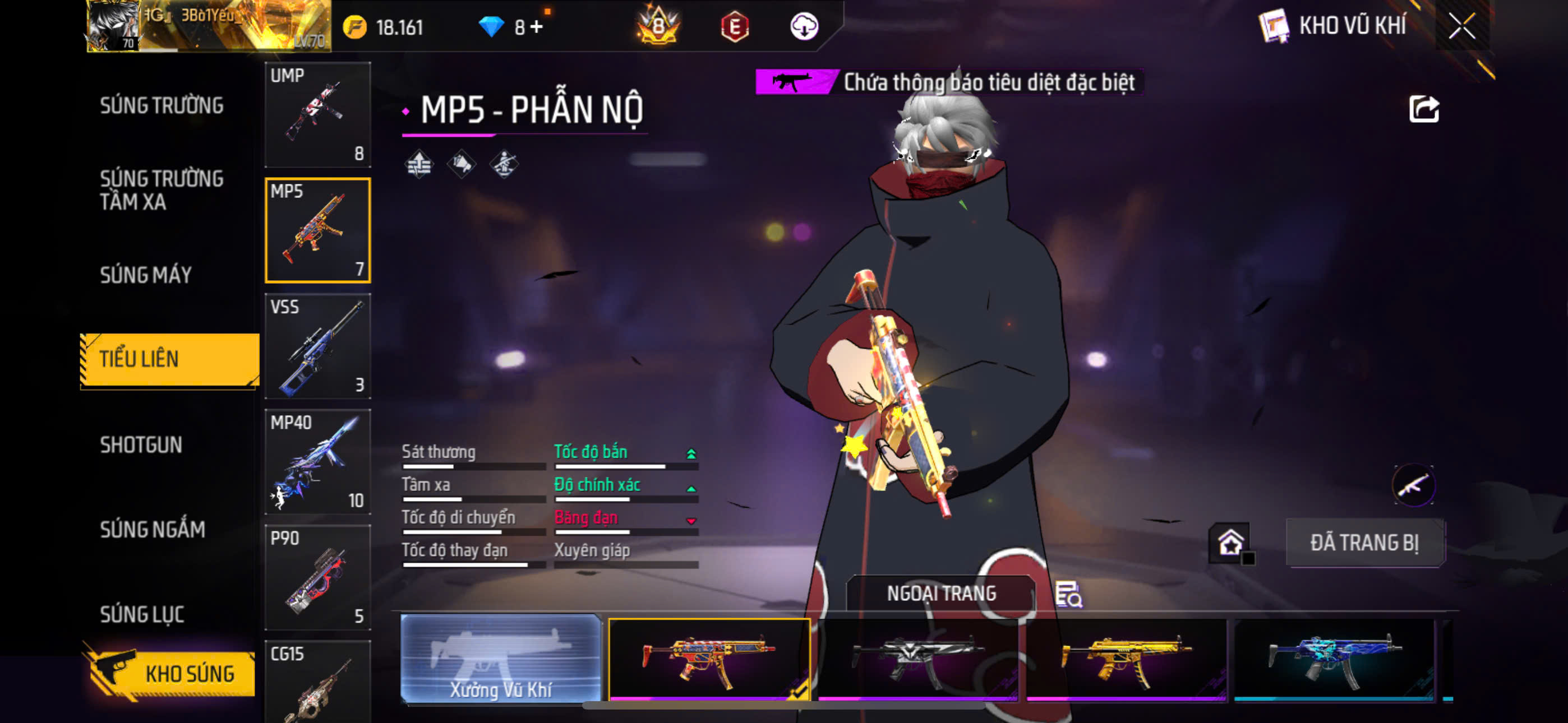Switch to Súng Trường Tầm Xa category
The width and height of the screenshot is (1568, 723).
tap(162, 190)
